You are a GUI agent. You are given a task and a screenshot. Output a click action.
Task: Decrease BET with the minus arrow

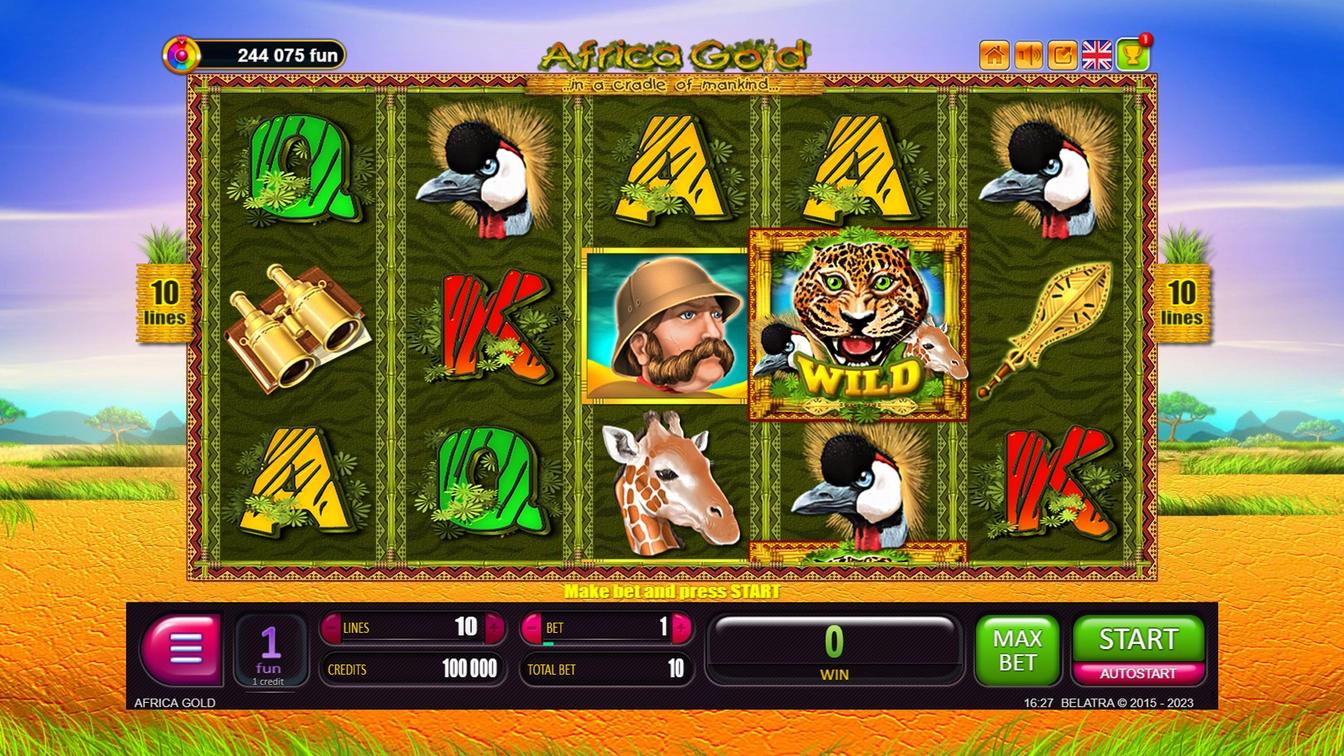coord(532,628)
